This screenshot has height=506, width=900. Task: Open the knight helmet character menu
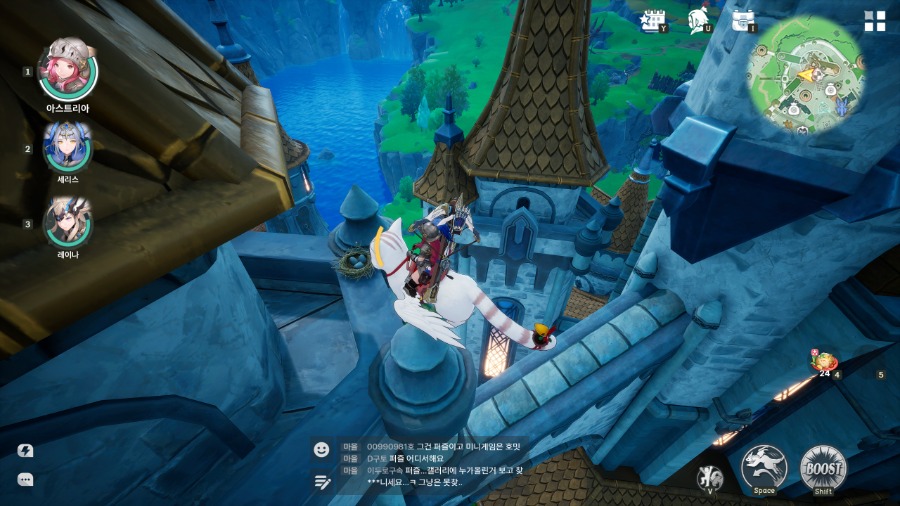pos(699,20)
